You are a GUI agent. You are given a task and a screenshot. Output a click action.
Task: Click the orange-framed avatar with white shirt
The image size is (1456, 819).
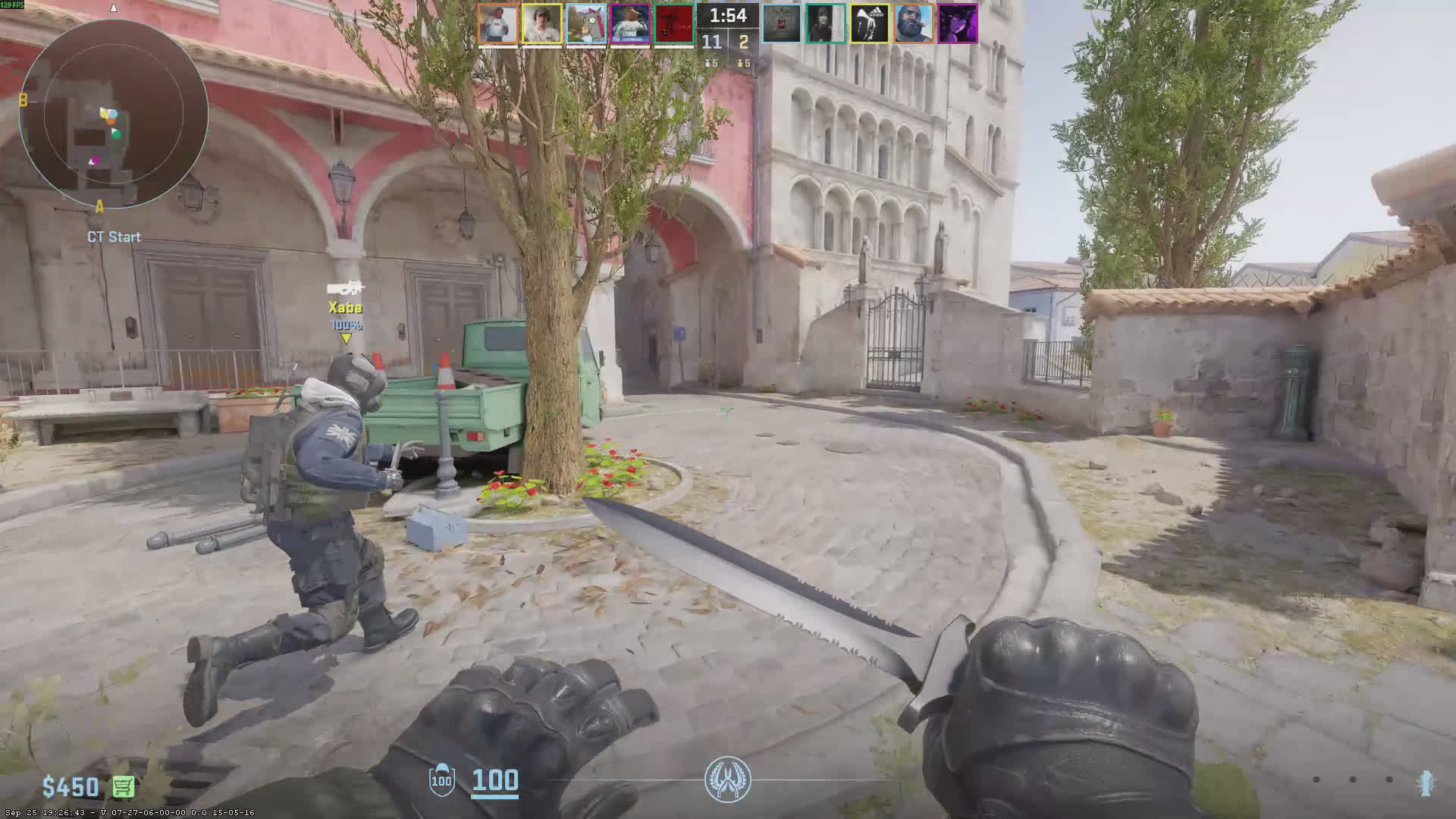(x=497, y=24)
